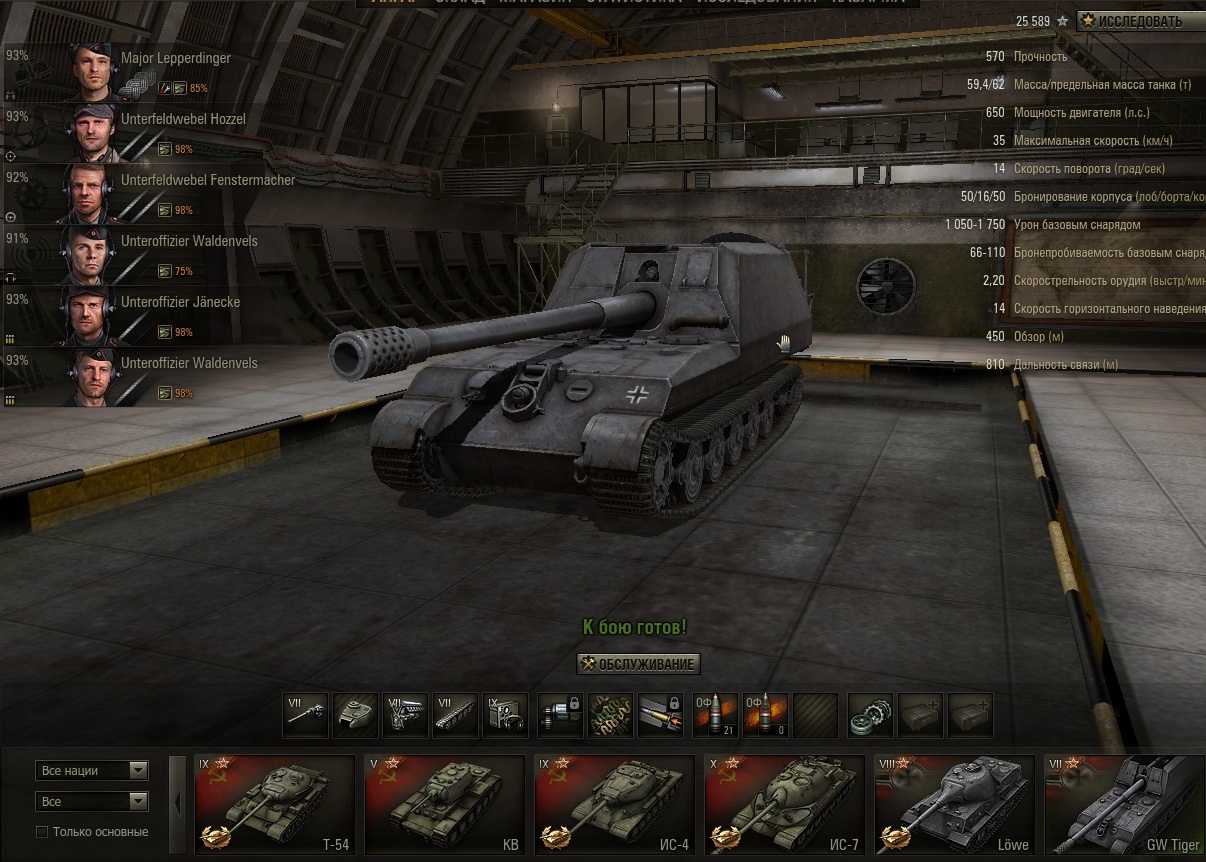Open the Все нации nation filter dropdown
The image size is (1206, 862).
(x=92, y=770)
